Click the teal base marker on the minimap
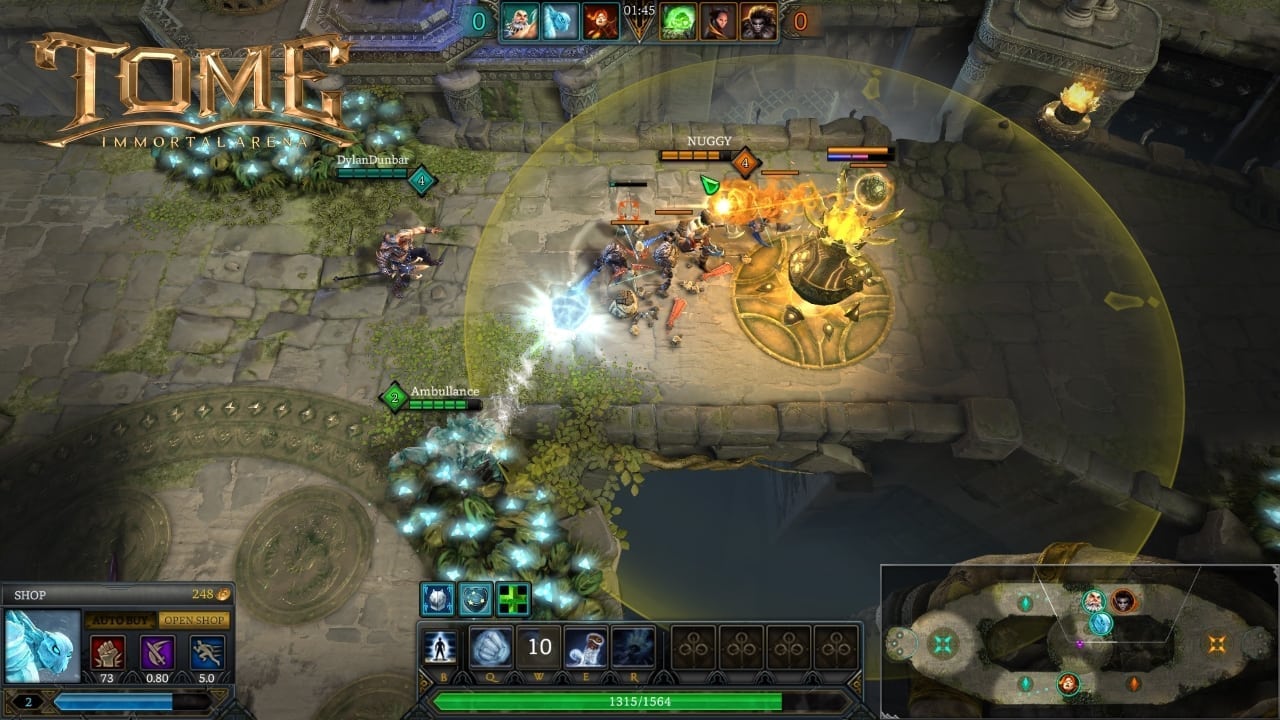 [943, 643]
